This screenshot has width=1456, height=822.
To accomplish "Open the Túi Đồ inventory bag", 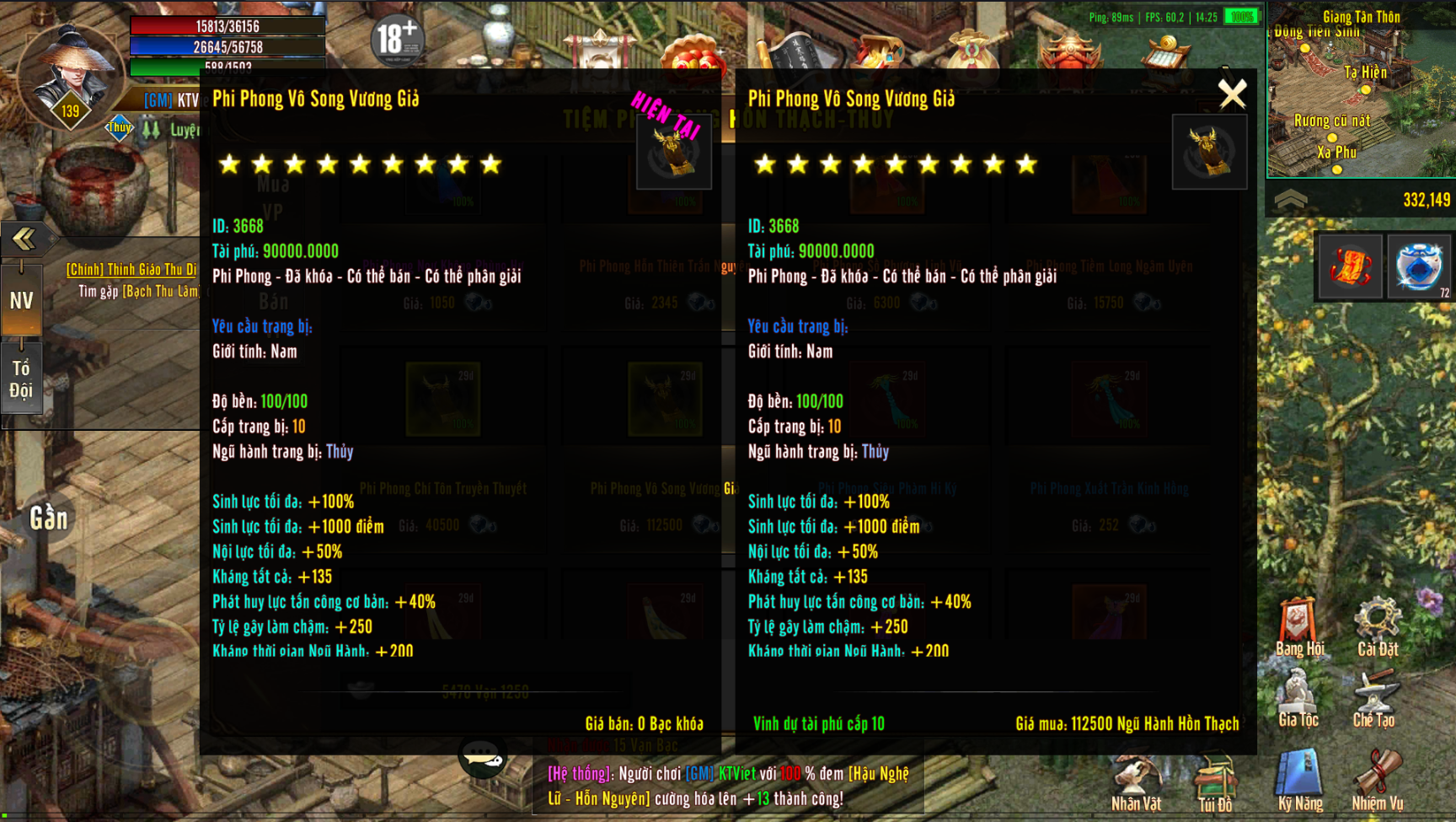I will (1214, 782).
